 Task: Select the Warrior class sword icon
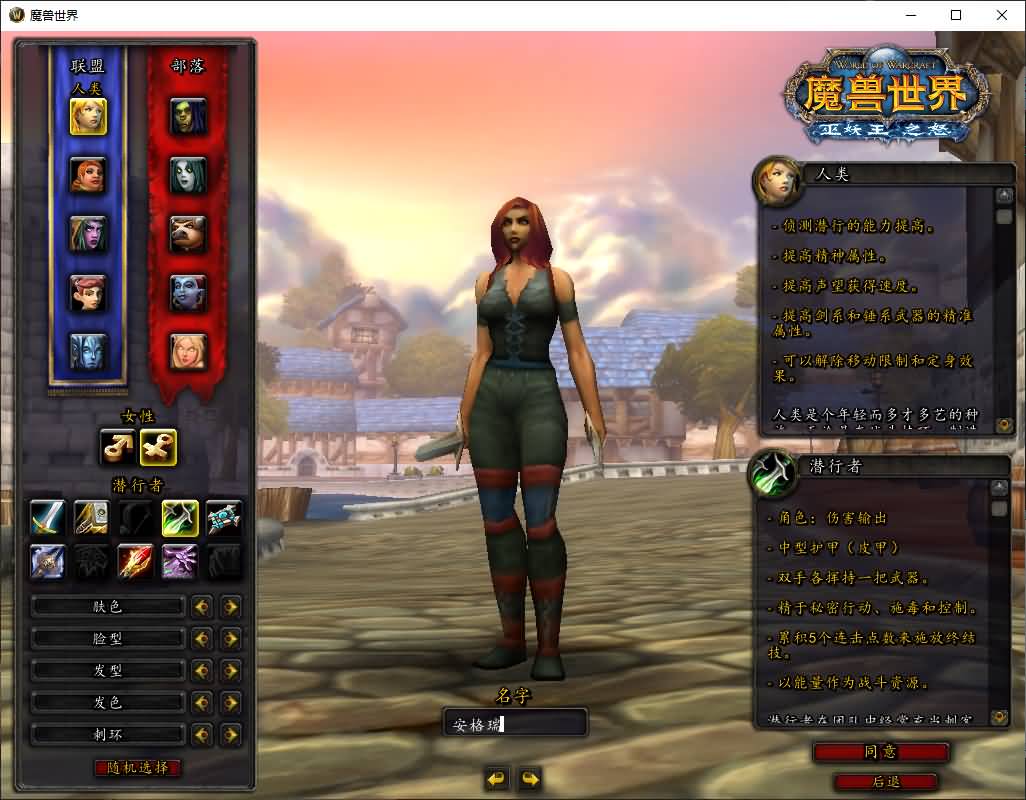[x=47, y=518]
